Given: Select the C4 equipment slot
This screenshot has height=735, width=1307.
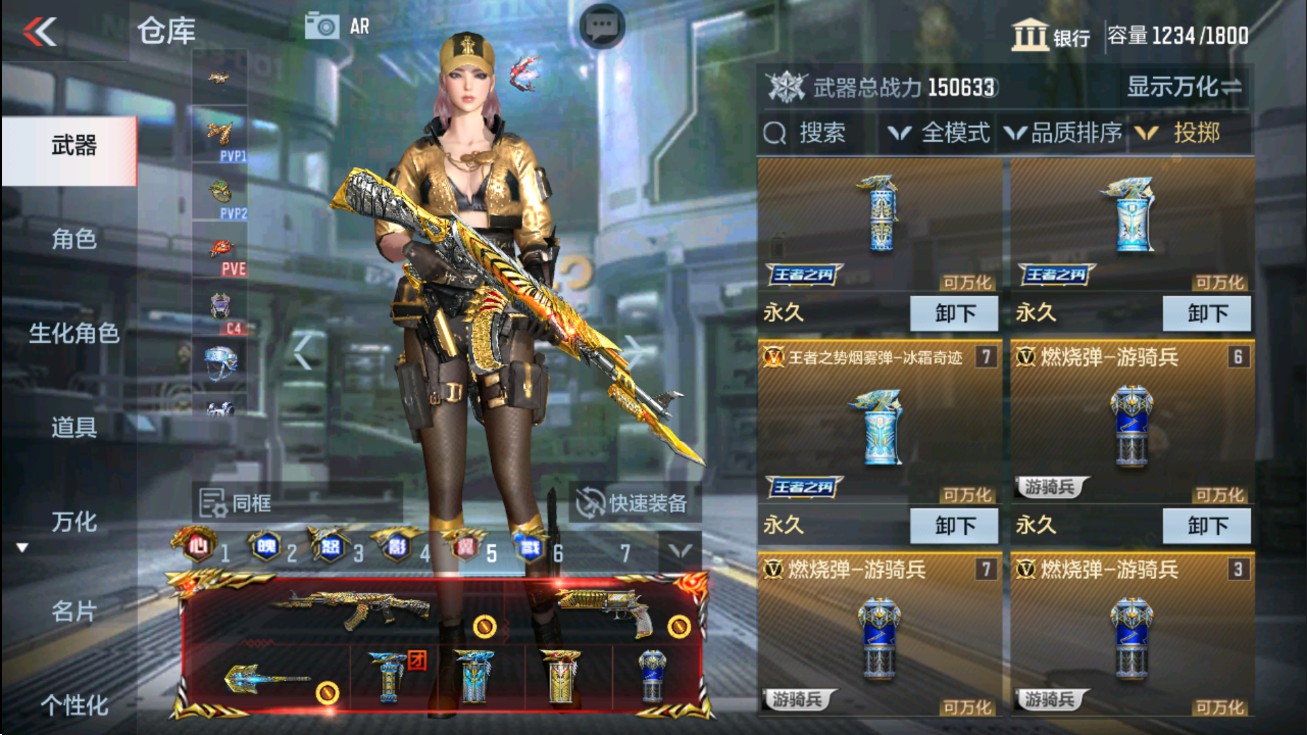Looking at the screenshot, I should [x=220, y=303].
